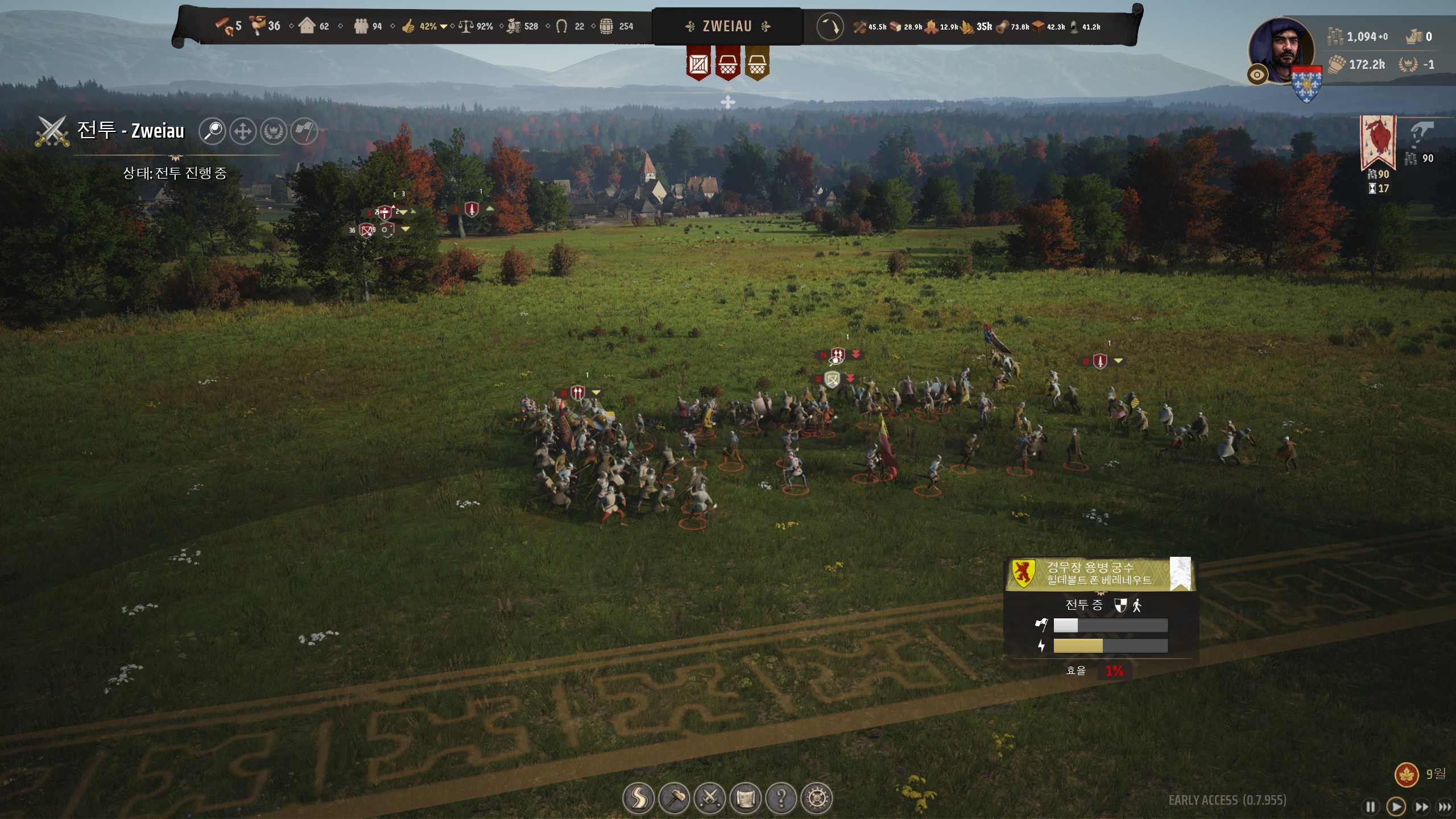Select the red bird mercenary banner
The height and width of the screenshot is (819, 1456).
[x=1378, y=141]
